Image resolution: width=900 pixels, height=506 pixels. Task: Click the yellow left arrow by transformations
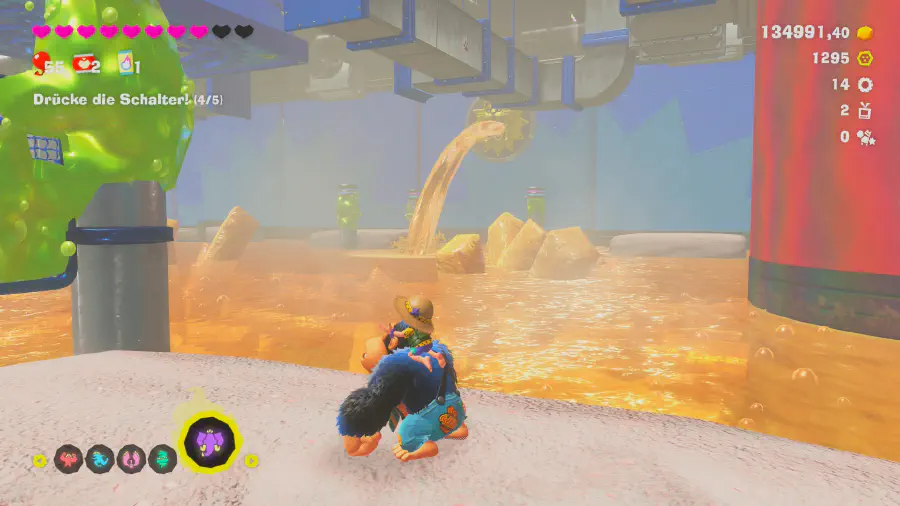click(39, 460)
